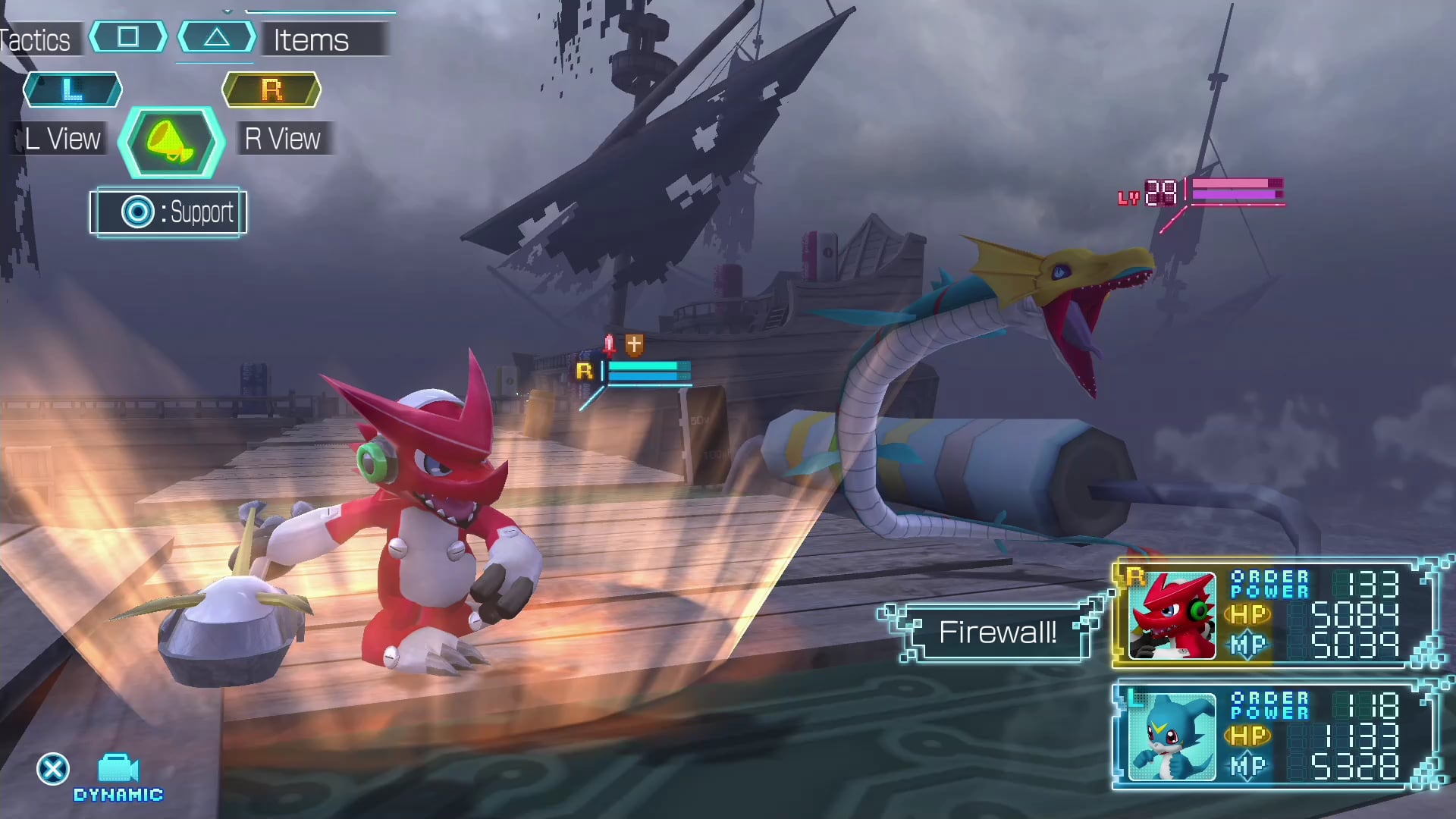
Task: Activate the megaphone cheer icon
Action: pyautogui.click(x=171, y=143)
